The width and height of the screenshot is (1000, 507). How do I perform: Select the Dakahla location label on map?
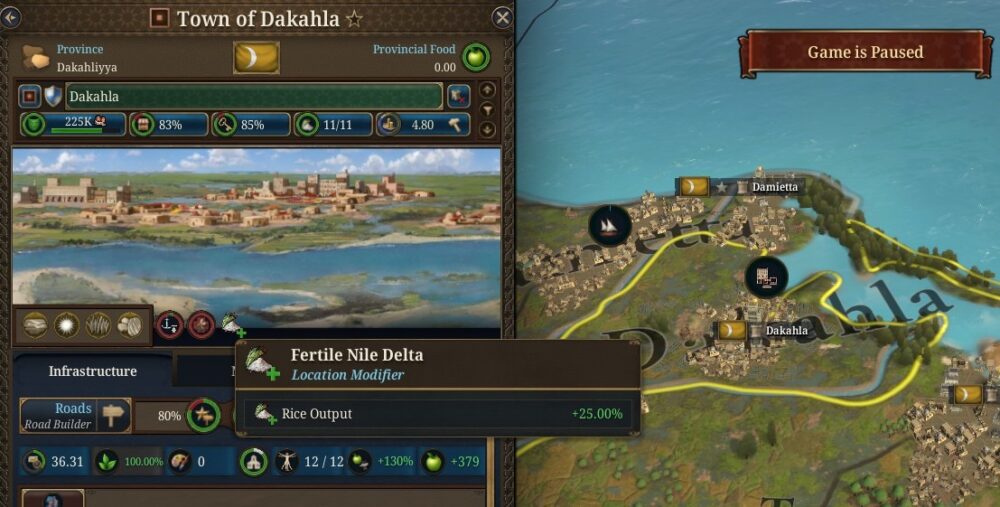[x=786, y=330]
